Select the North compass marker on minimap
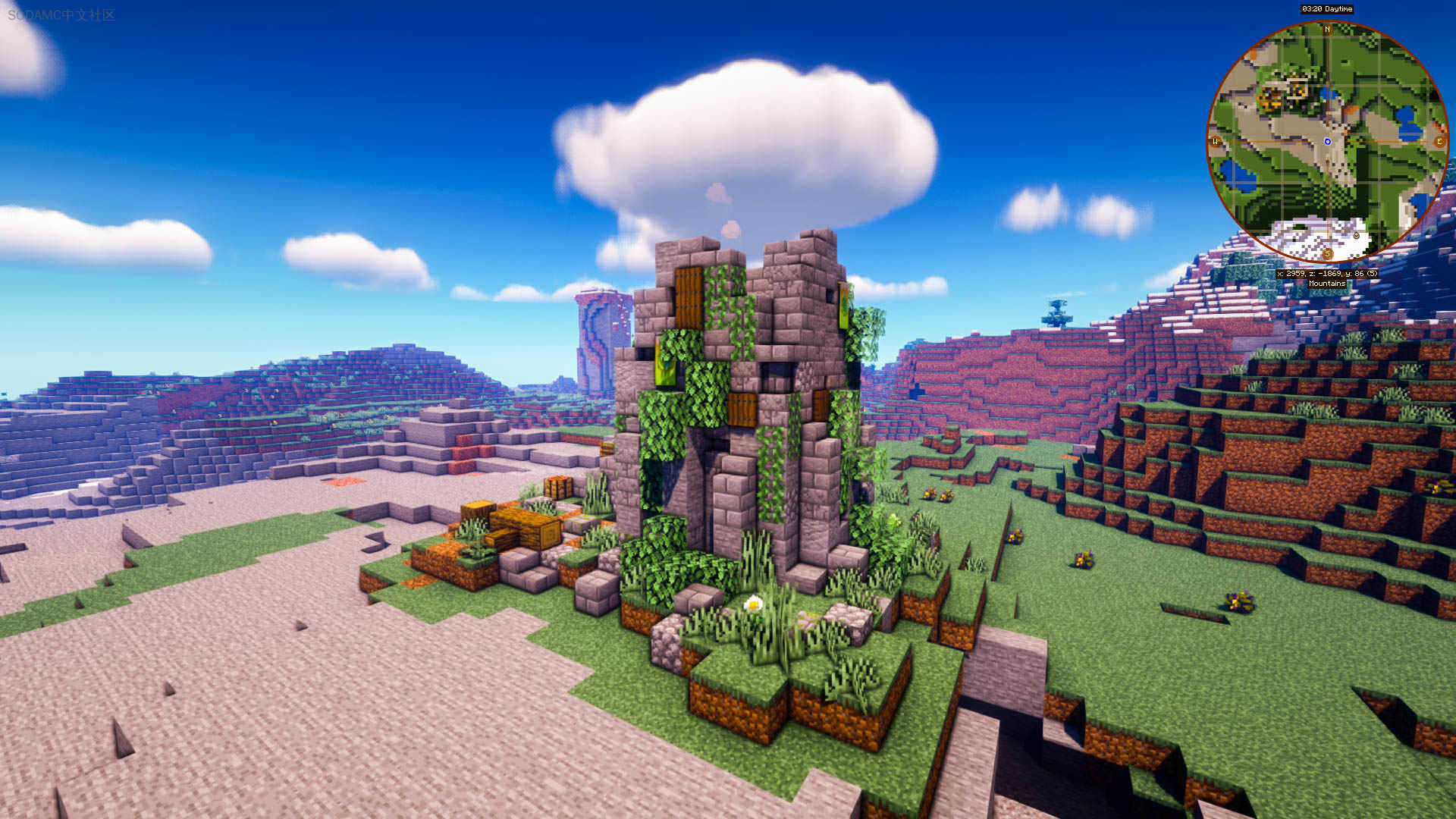Image resolution: width=1456 pixels, height=819 pixels. coord(1327,30)
